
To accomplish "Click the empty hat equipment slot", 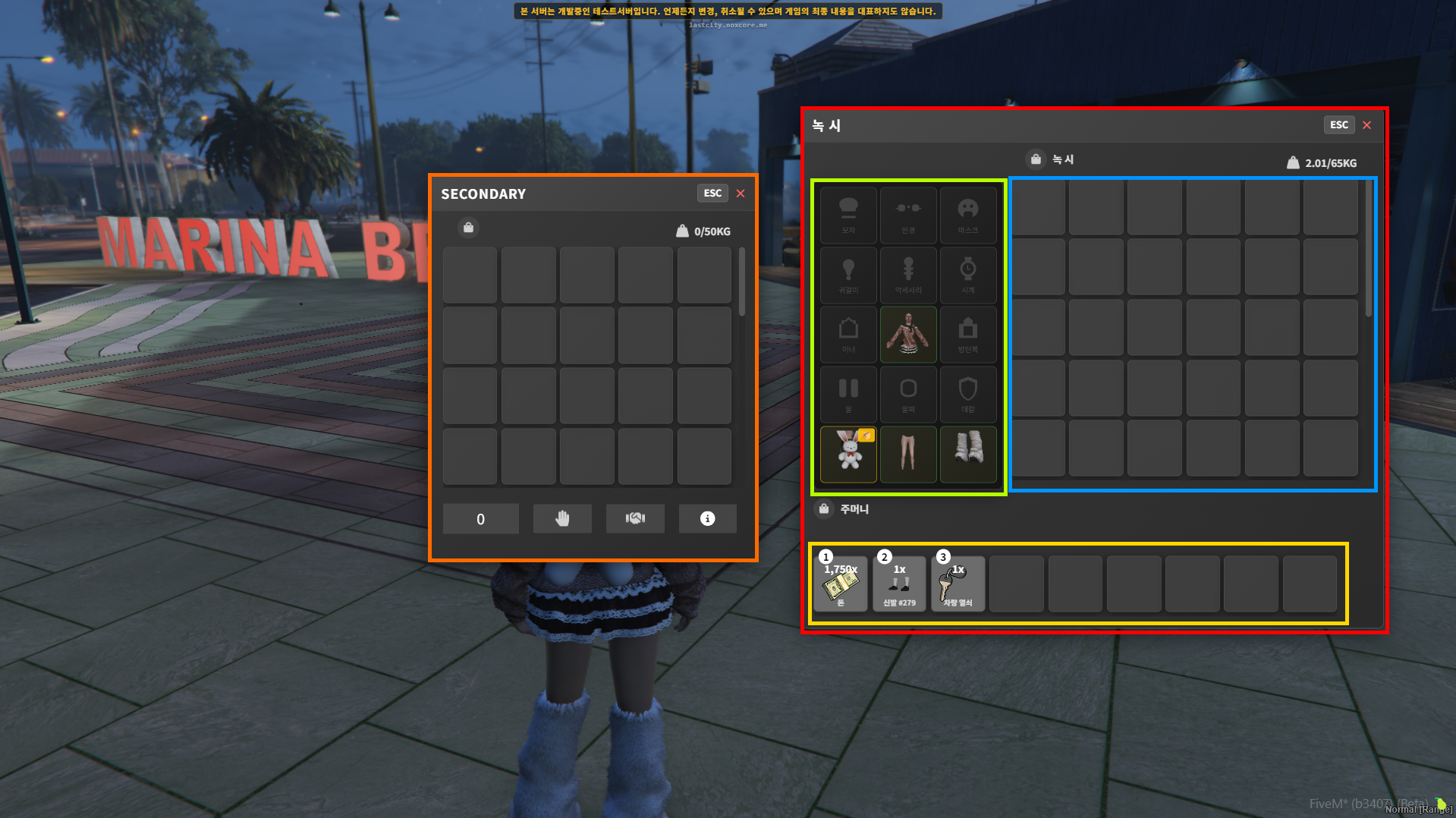I will 849,215.
